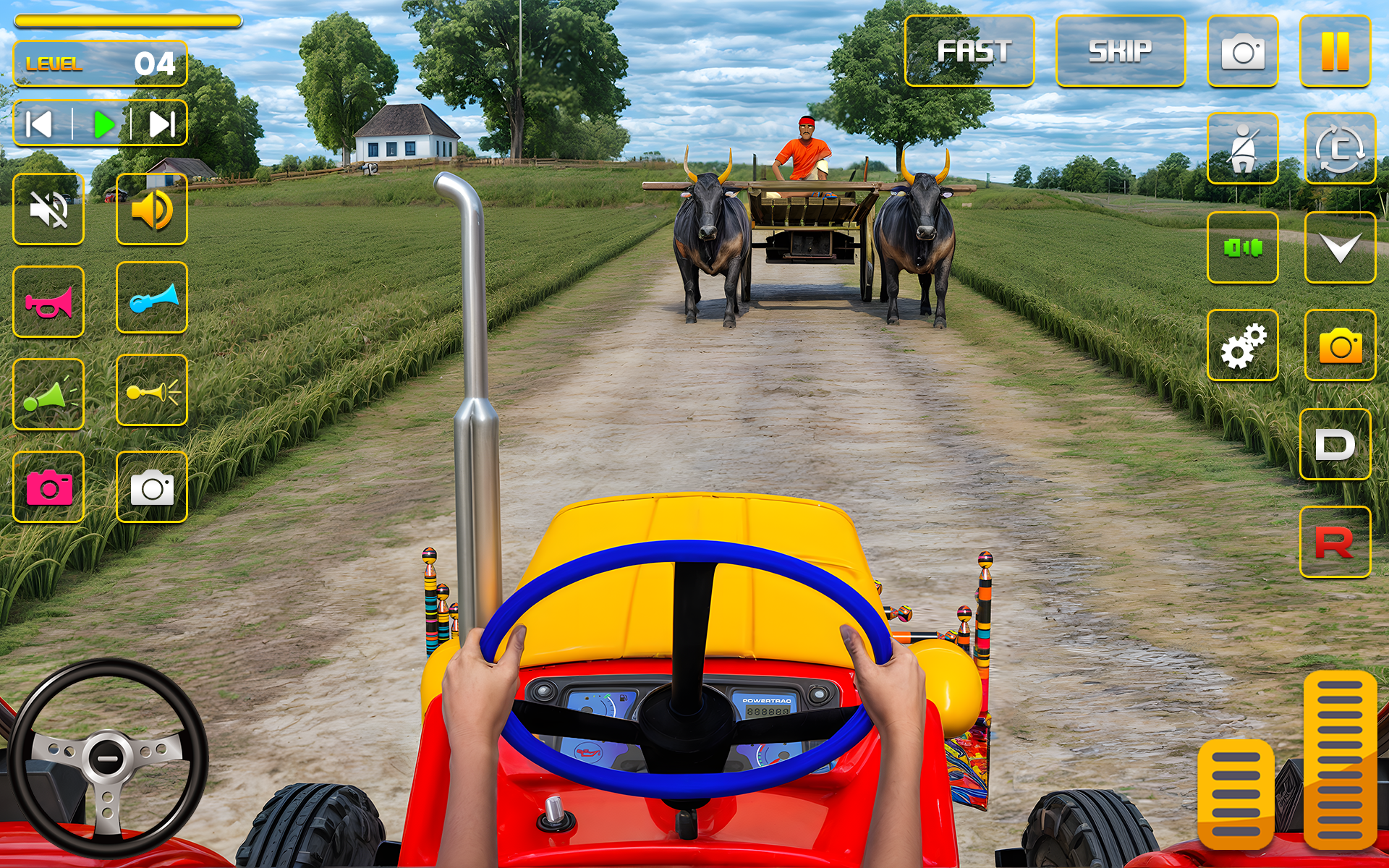This screenshot has width=1389, height=868.
Task: Select the blue air horn sound
Action: pyautogui.click(x=151, y=302)
